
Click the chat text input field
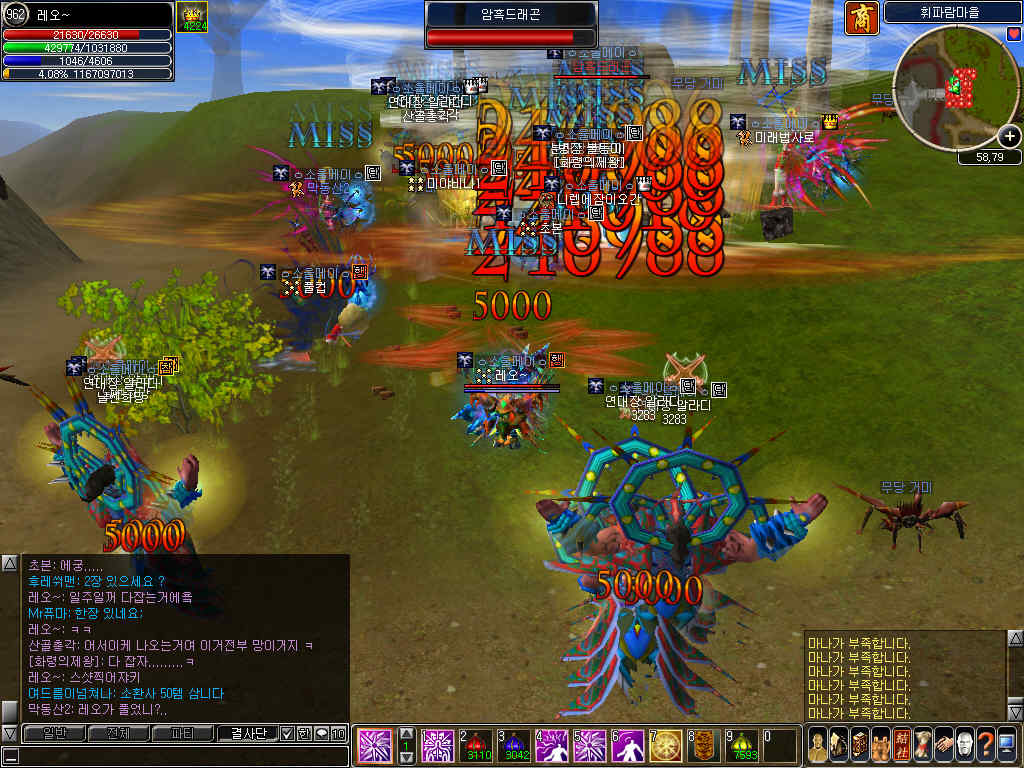(180, 756)
